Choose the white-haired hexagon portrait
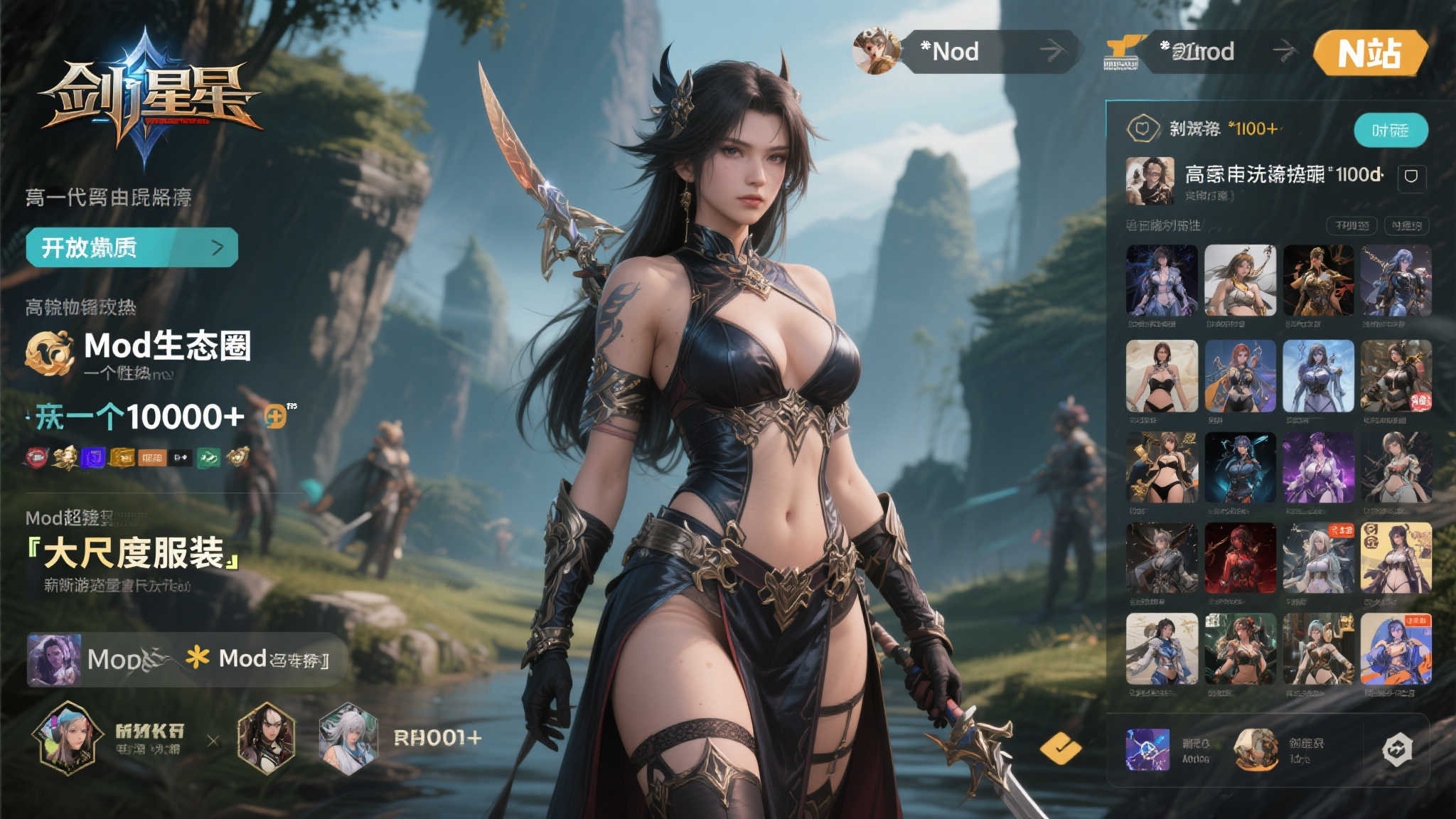Image resolution: width=1456 pixels, height=819 pixels. click(348, 738)
